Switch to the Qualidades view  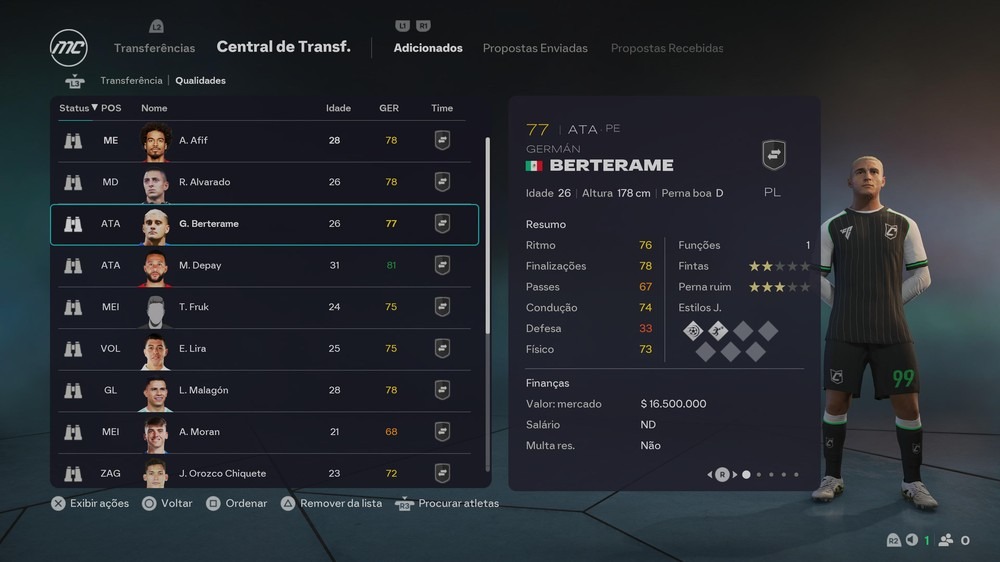200,81
